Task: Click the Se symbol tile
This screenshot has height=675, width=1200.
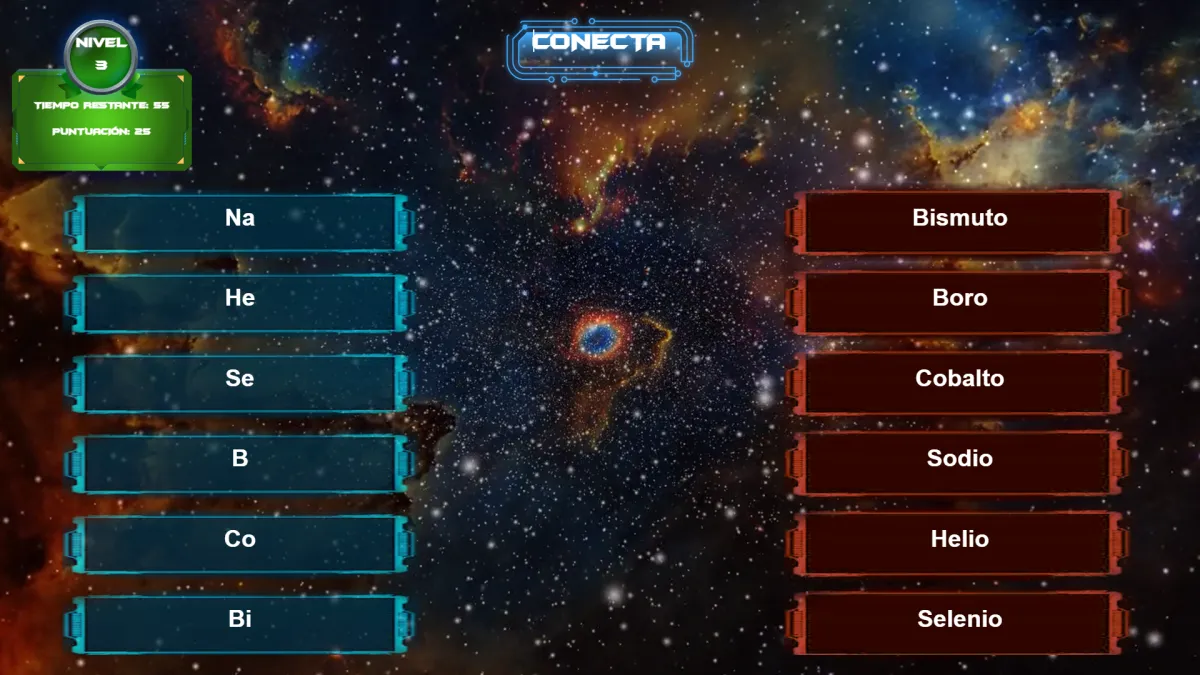Action: (240, 383)
